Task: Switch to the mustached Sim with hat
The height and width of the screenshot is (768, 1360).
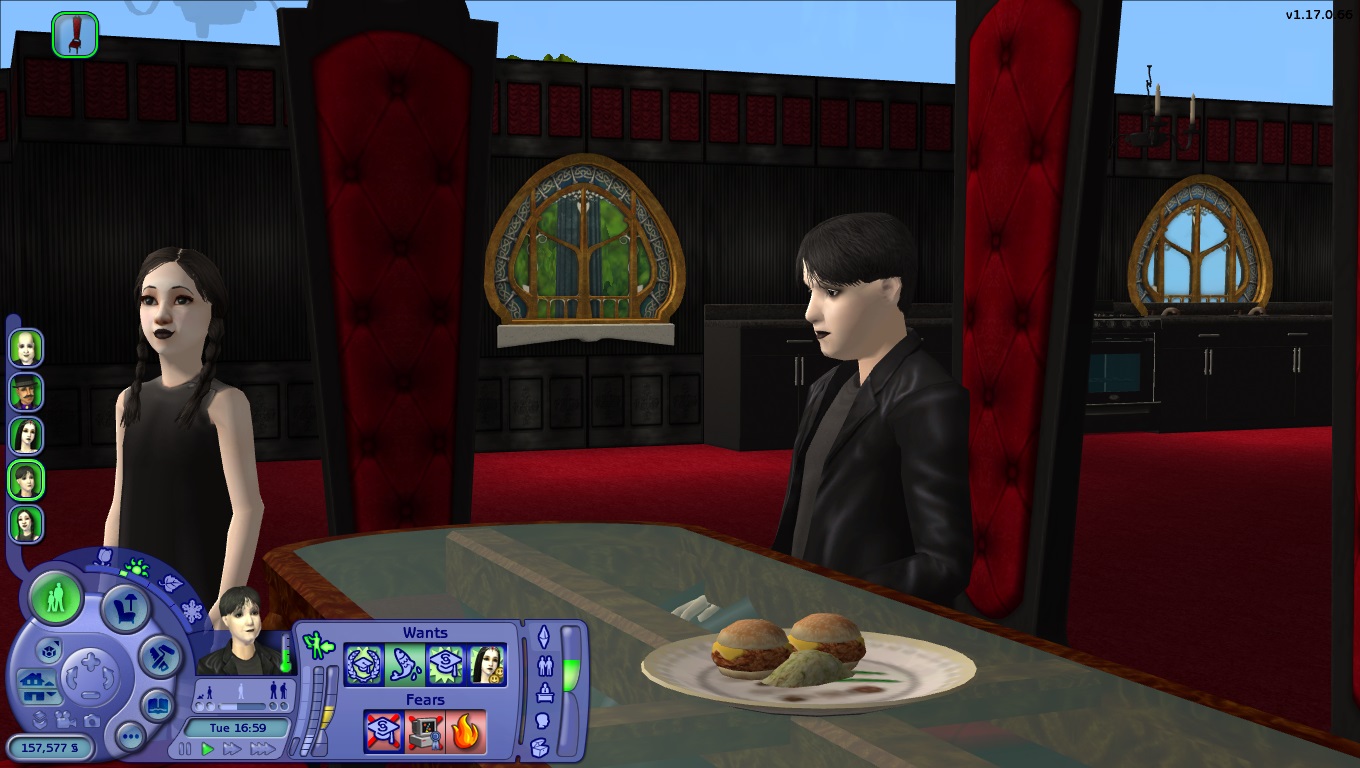Action: [26, 392]
